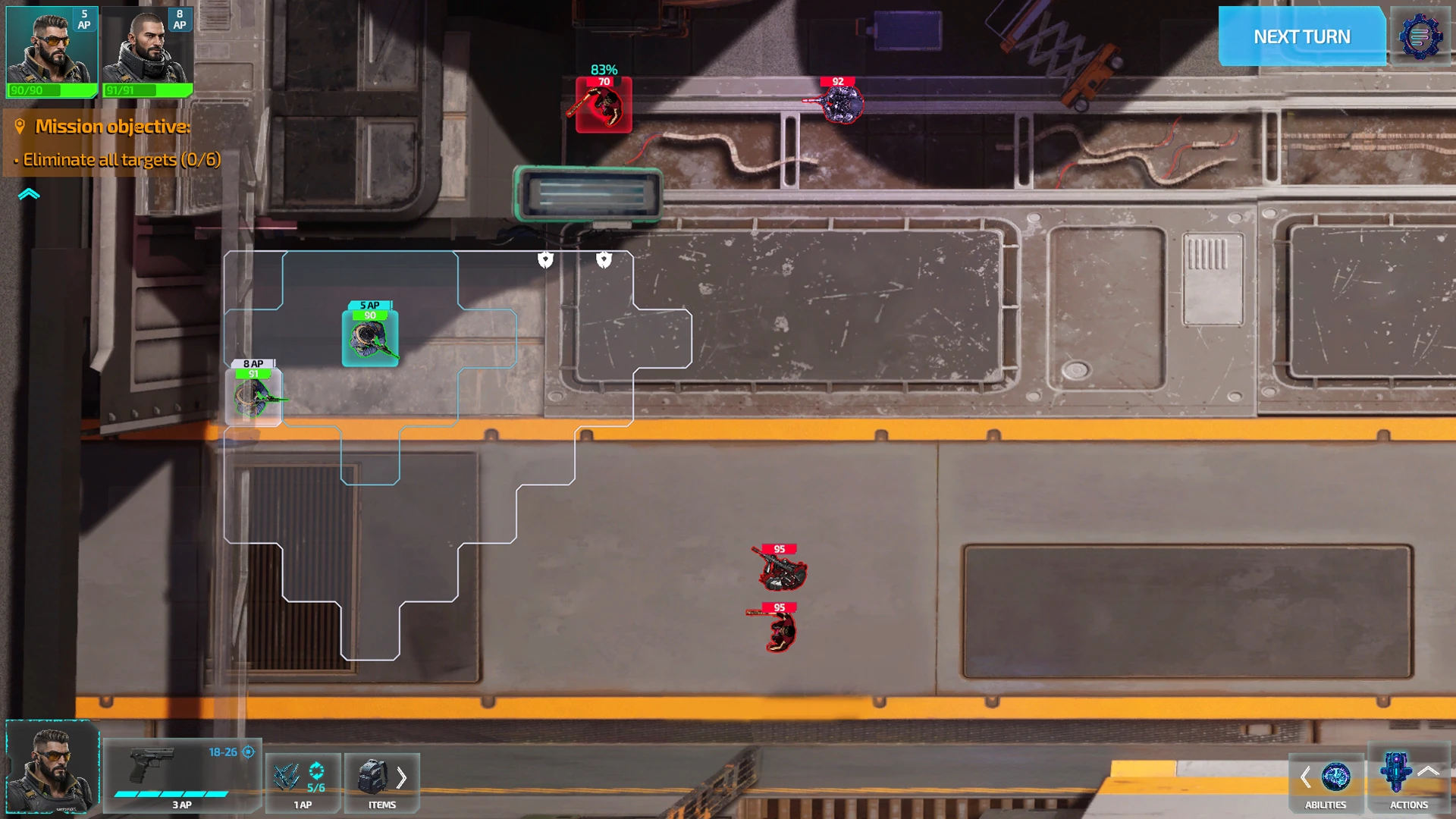This screenshot has height=819, width=1456.
Task: Open the gear settings menu
Action: coord(1420,36)
